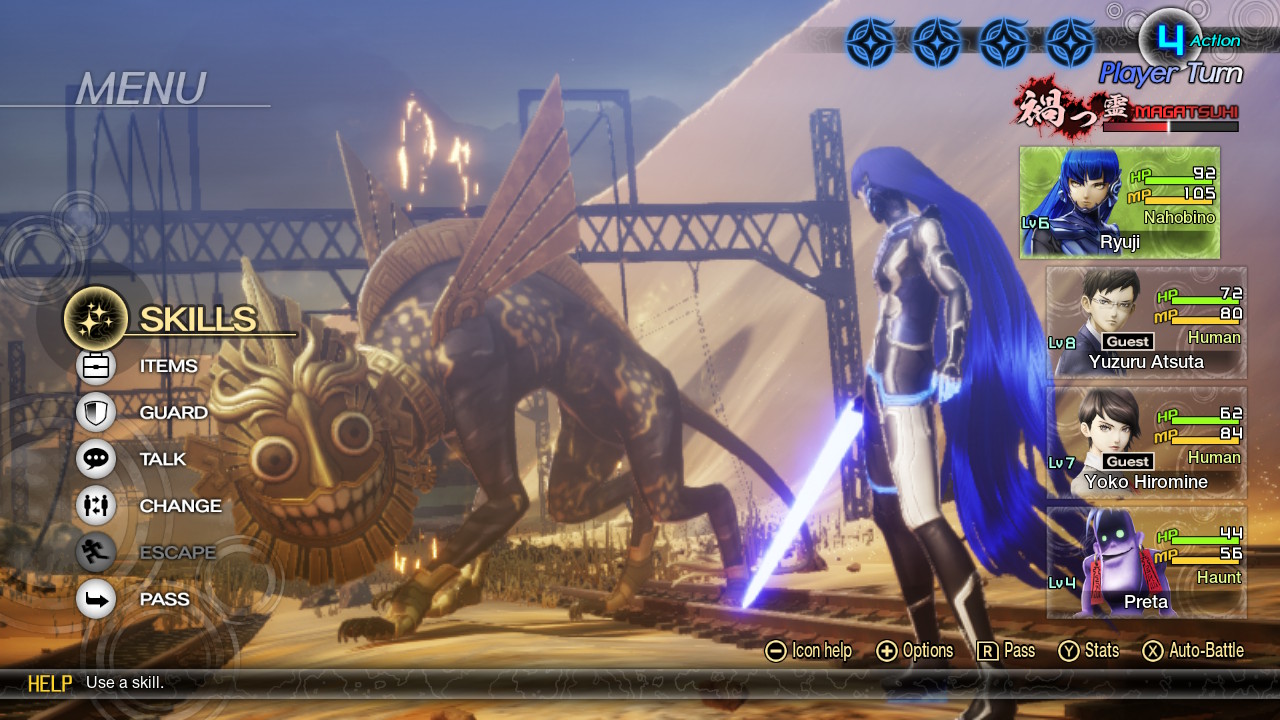Select the greyed-out Escape command

click(x=158, y=552)
